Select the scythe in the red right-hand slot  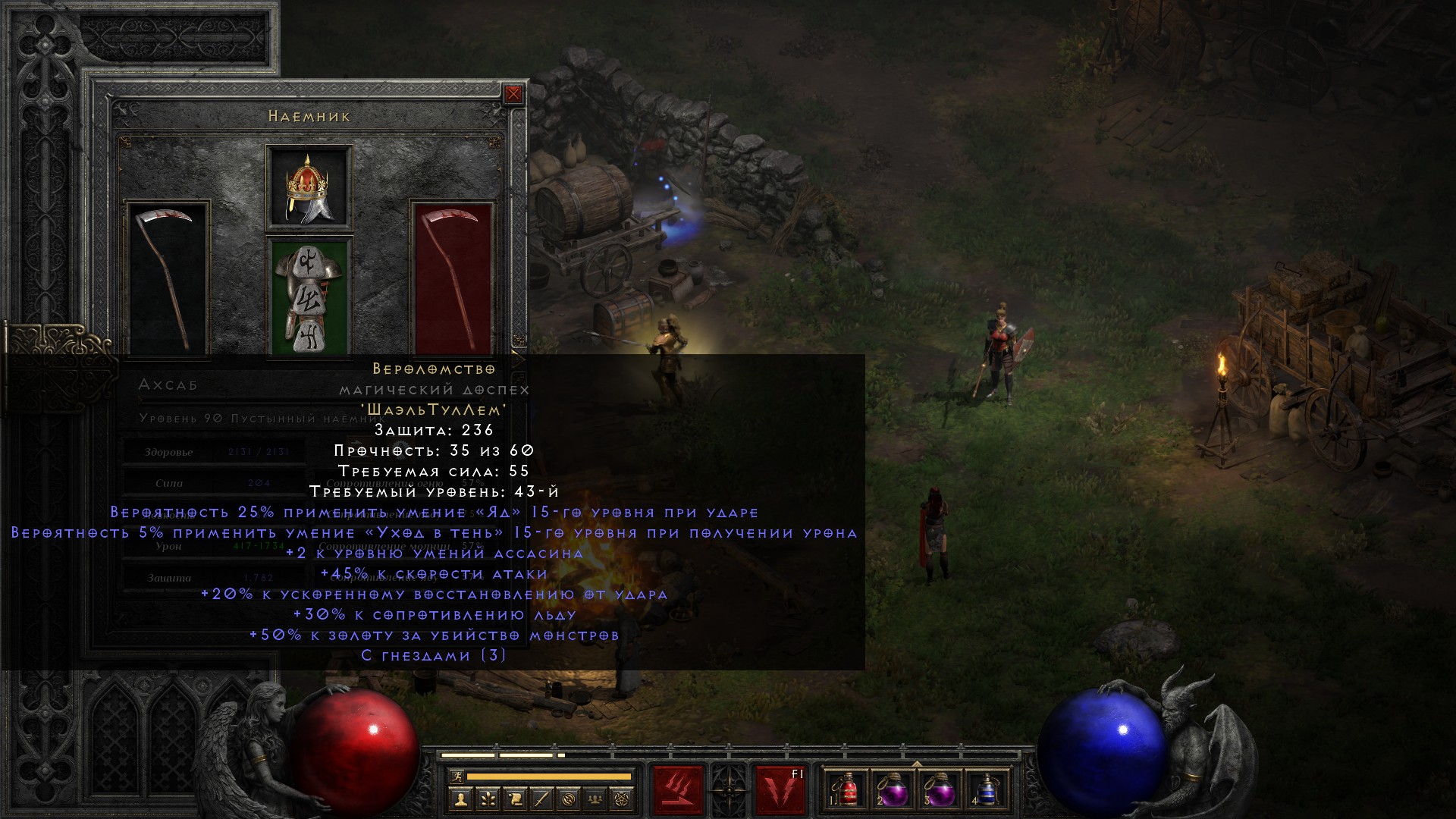453,278
